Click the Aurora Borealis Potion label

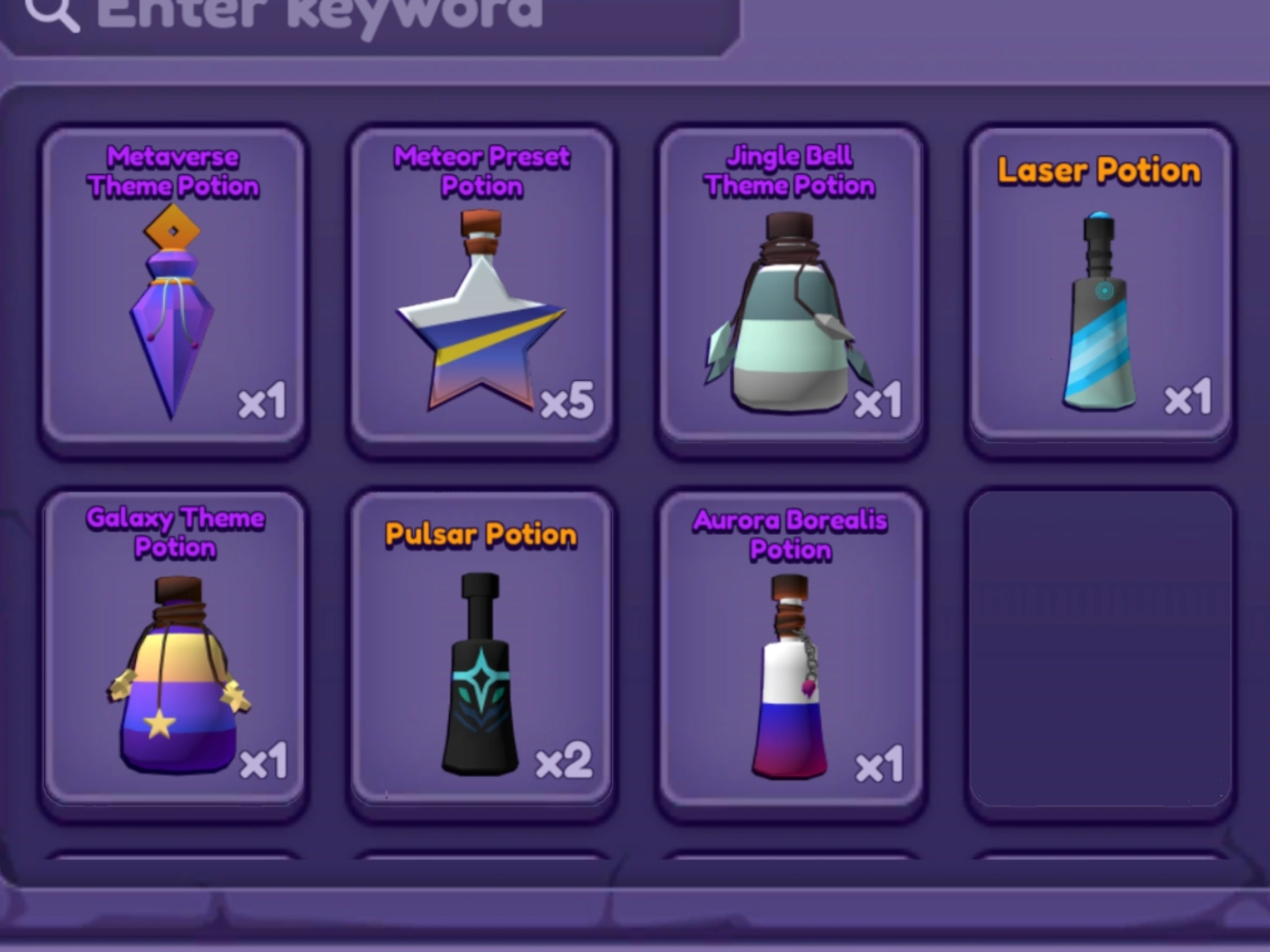791,533
